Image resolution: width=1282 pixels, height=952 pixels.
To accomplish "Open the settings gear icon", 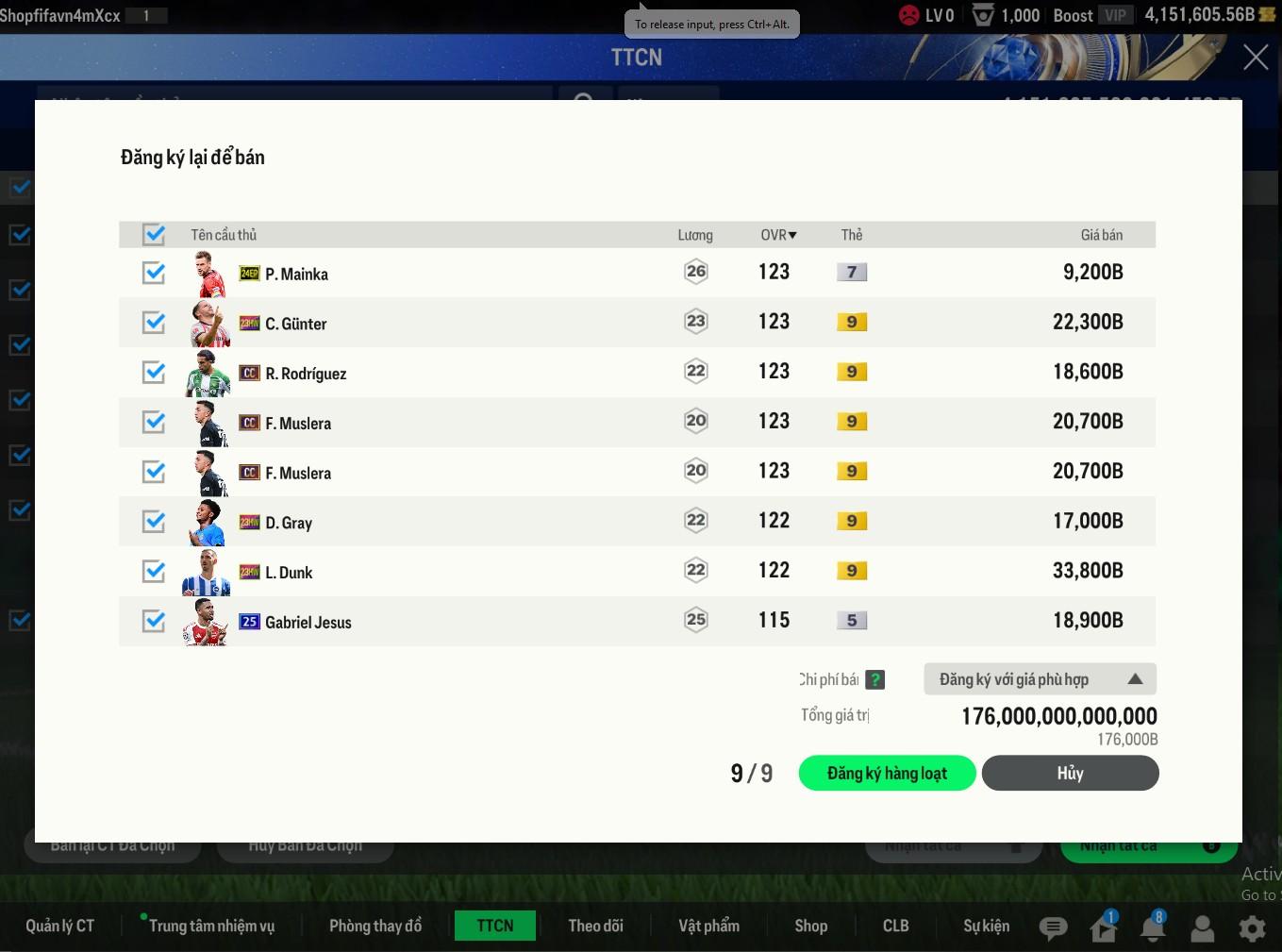I will coord(1252,928).
